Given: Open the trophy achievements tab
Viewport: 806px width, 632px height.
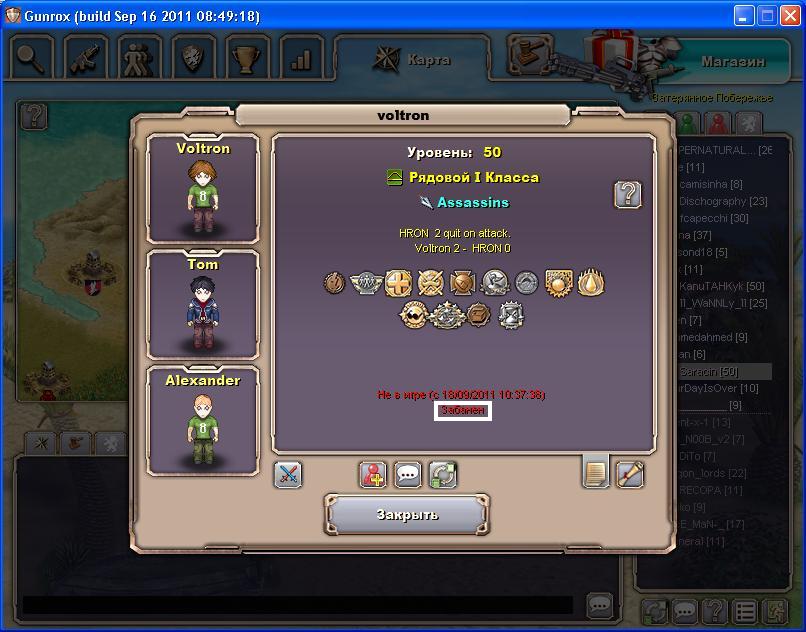Looking at the screenshot, I should click(246, 58).
